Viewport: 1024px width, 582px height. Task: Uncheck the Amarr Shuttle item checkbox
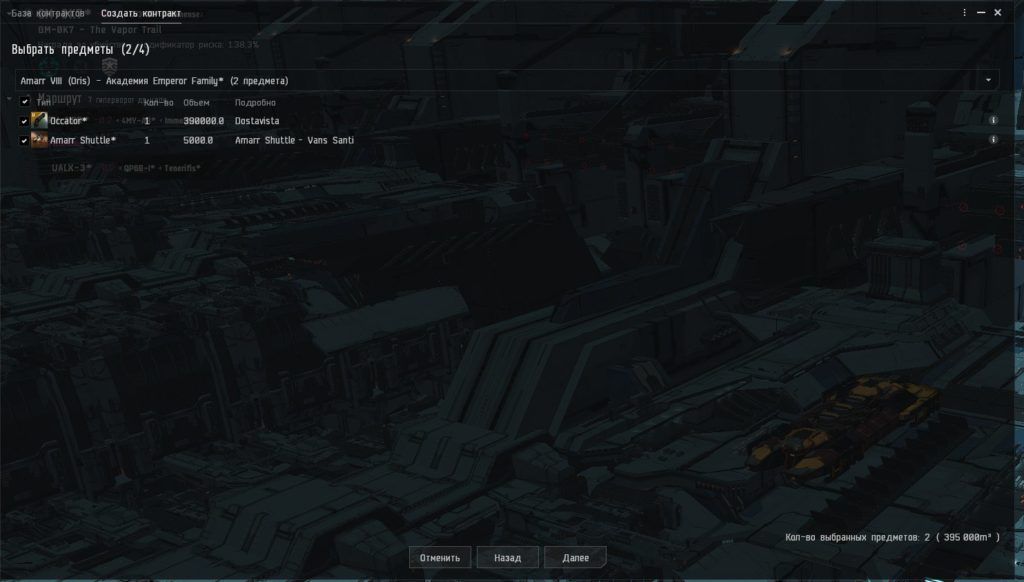pos(25,140)
